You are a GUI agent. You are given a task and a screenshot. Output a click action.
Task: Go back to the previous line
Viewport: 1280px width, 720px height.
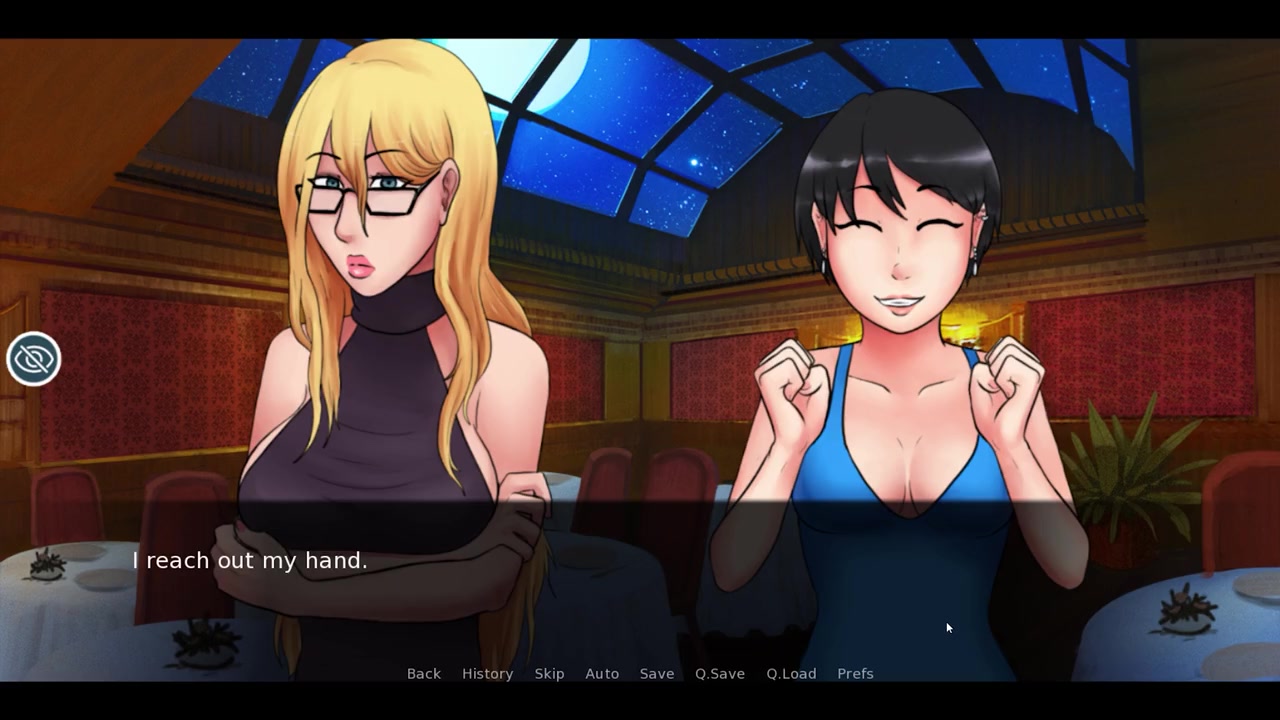pos(423,674)
